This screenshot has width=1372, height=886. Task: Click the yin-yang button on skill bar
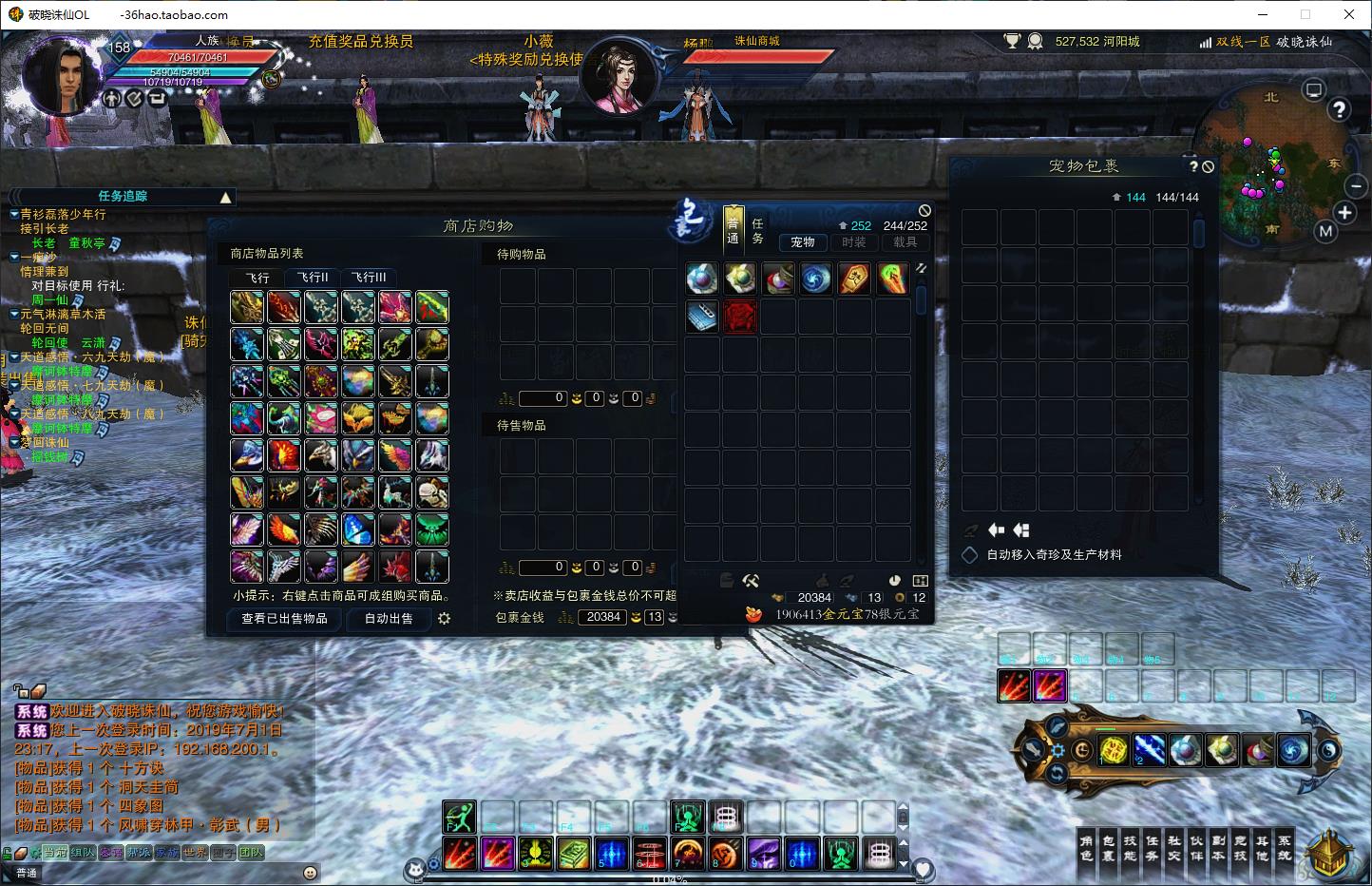coord(1328,750)
